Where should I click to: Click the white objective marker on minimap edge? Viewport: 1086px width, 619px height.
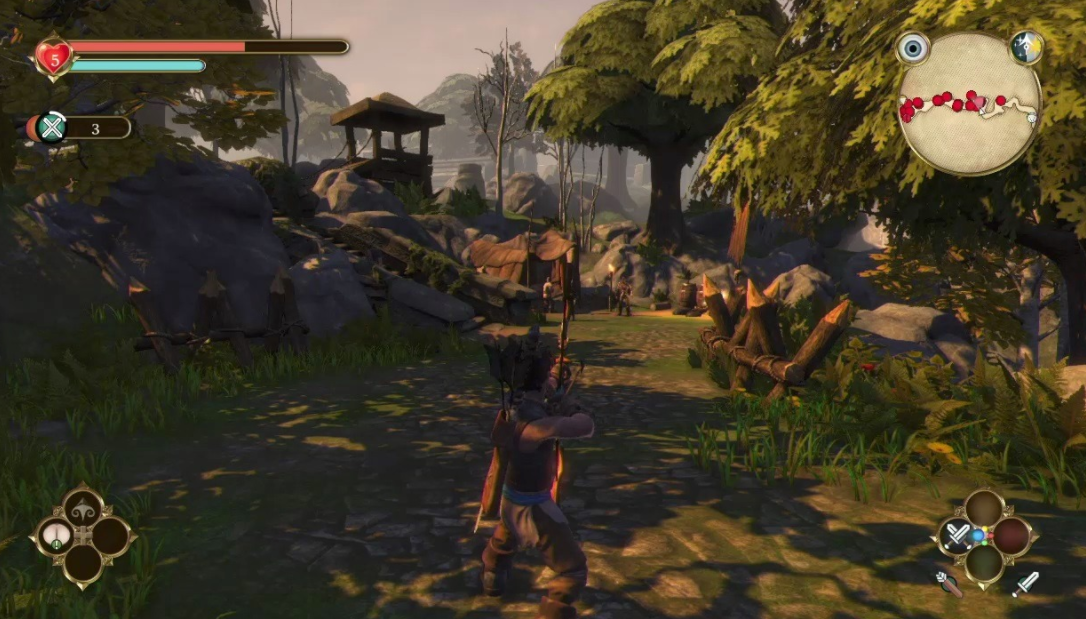[x=1033, y=117]
